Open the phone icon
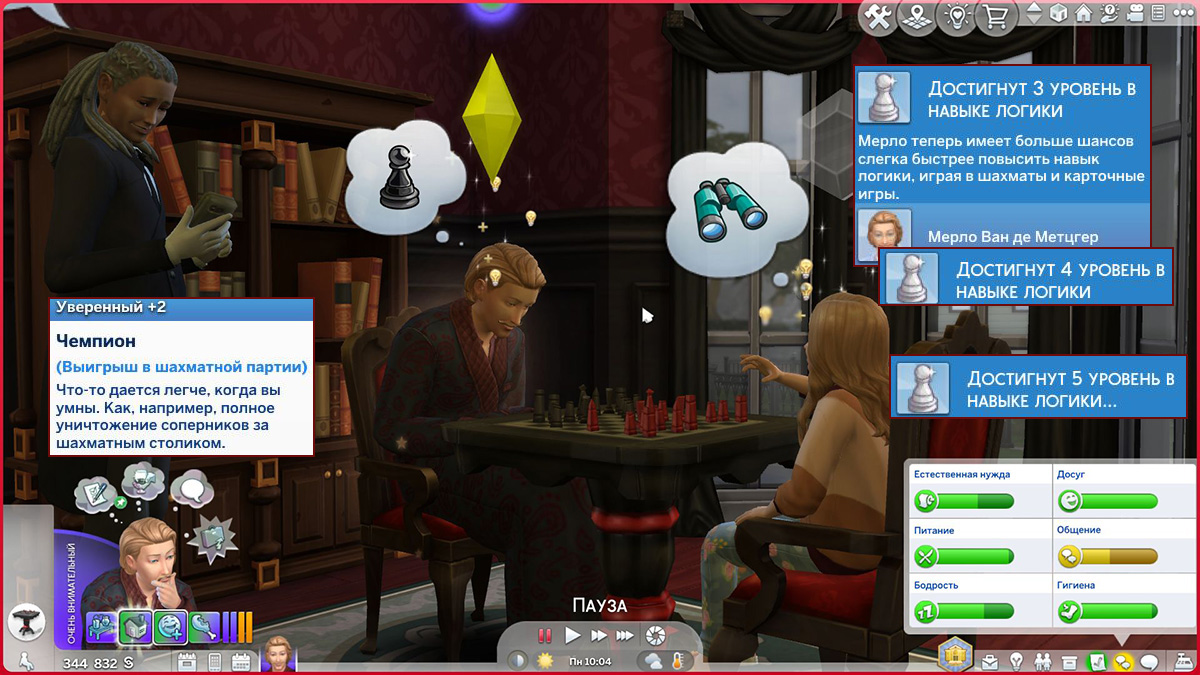 click(x=214, y=661)
